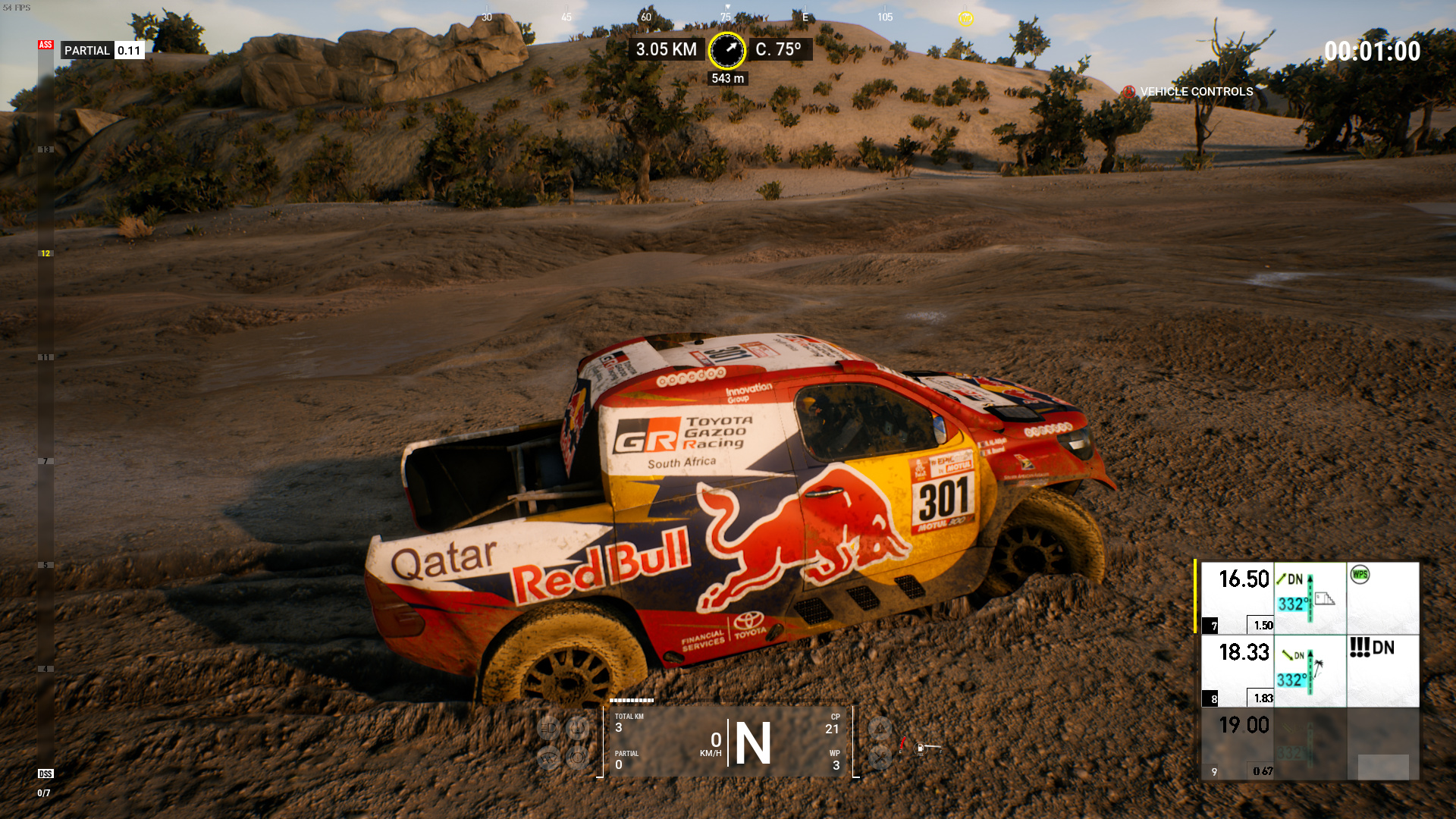Click the windshield wiper icon
This screenshot has height=819, width=1456.
pos(548,757)
